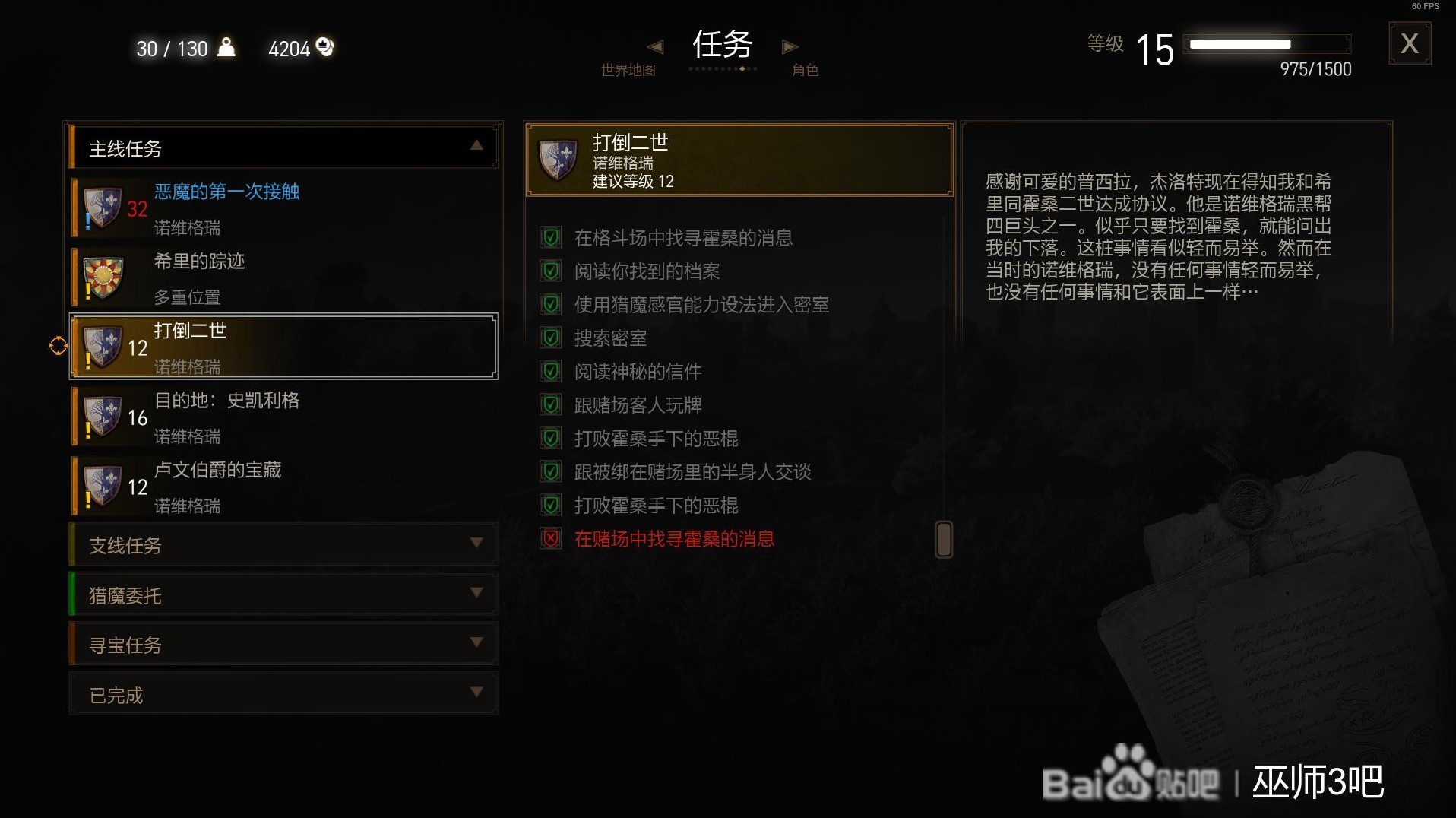Switch to the 角色 tab
This screenshot has width=1456, height=818.
click(x=805, y=69)
